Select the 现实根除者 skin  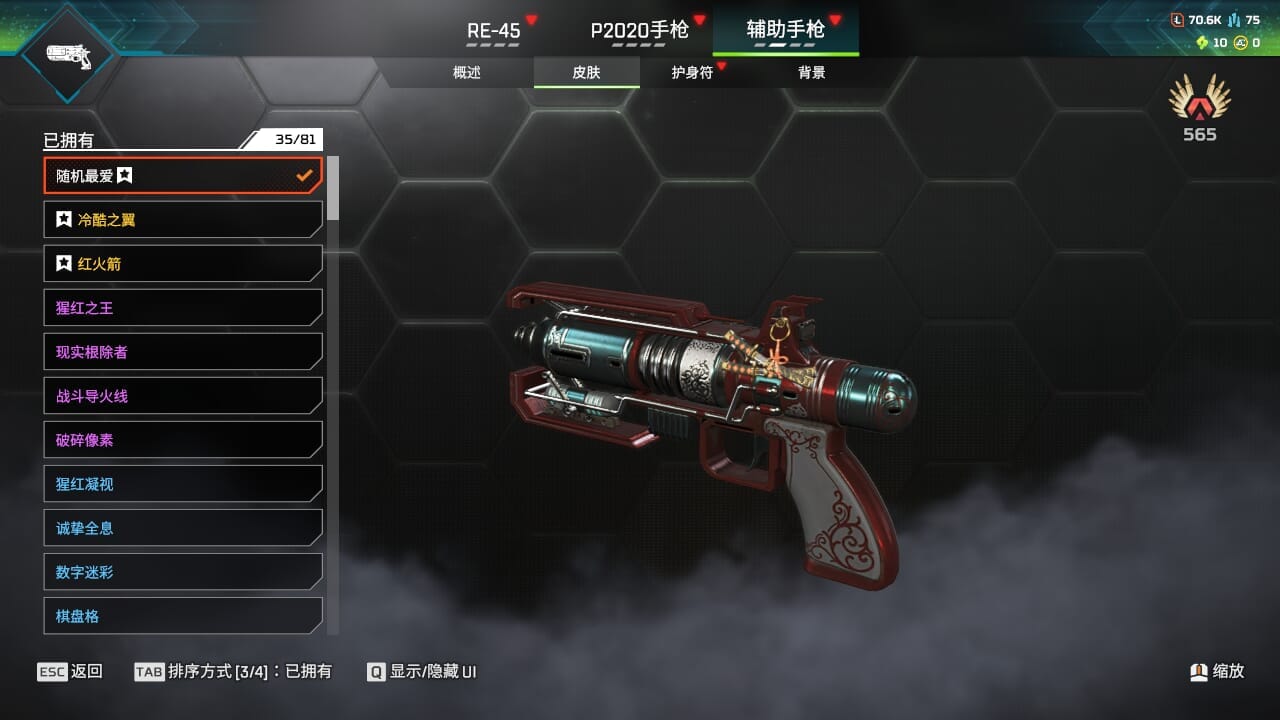click(183, 352)
